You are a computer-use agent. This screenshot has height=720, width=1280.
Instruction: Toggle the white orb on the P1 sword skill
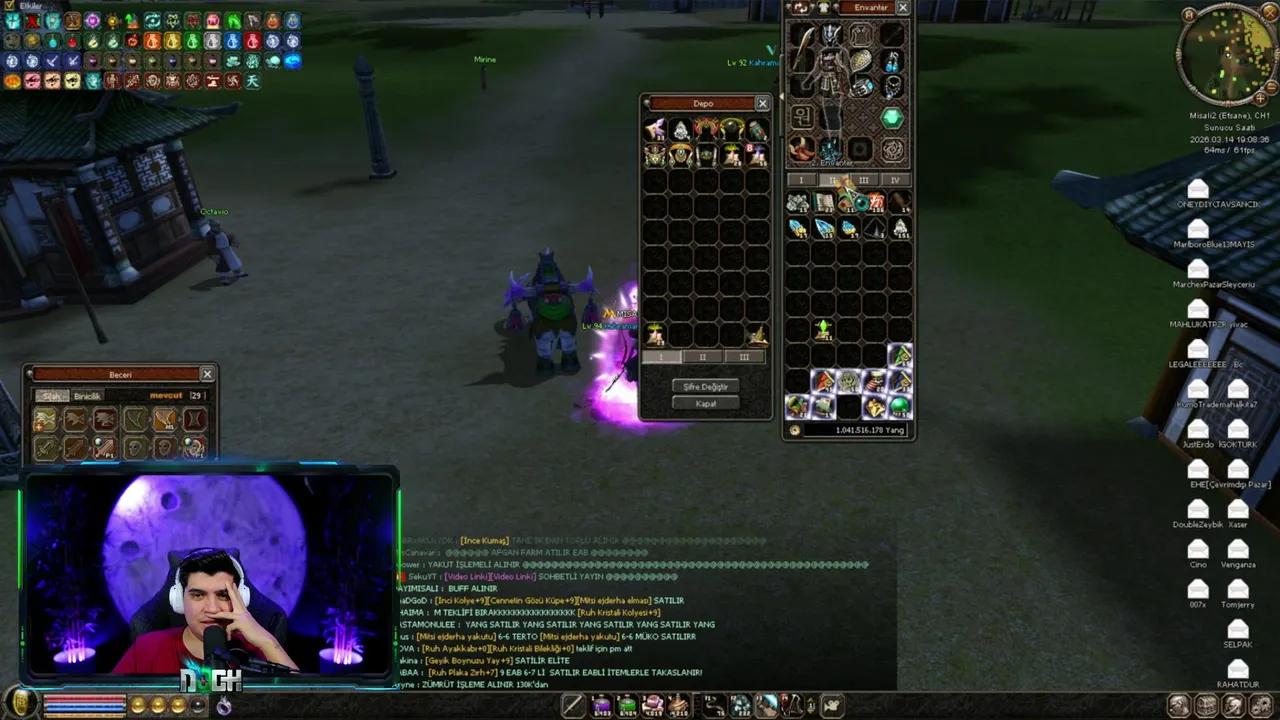(x=98, y=442)
